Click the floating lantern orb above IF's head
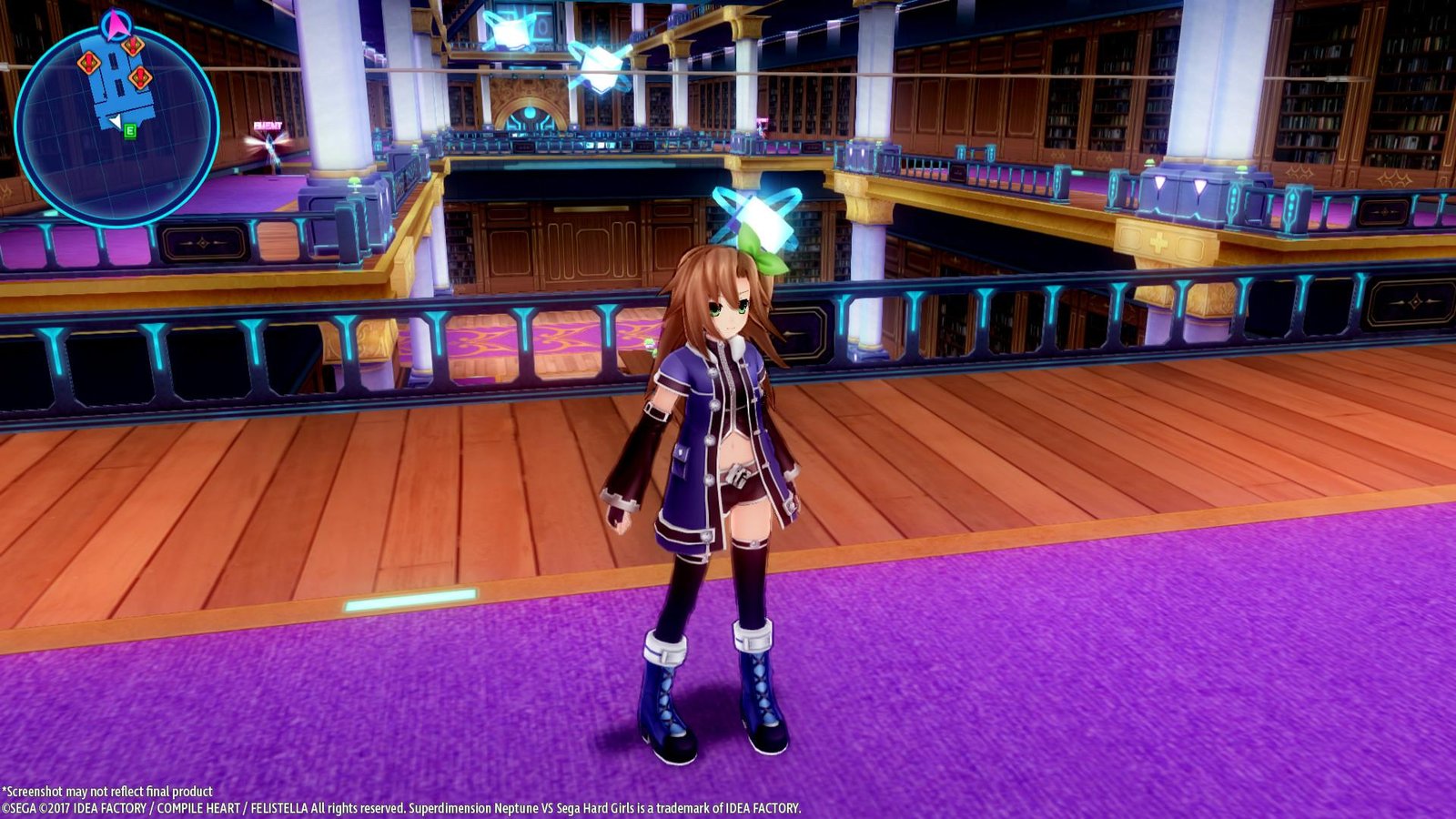Image resolution: width=1456 pixels, height=819 pixels. coord(763,217)
